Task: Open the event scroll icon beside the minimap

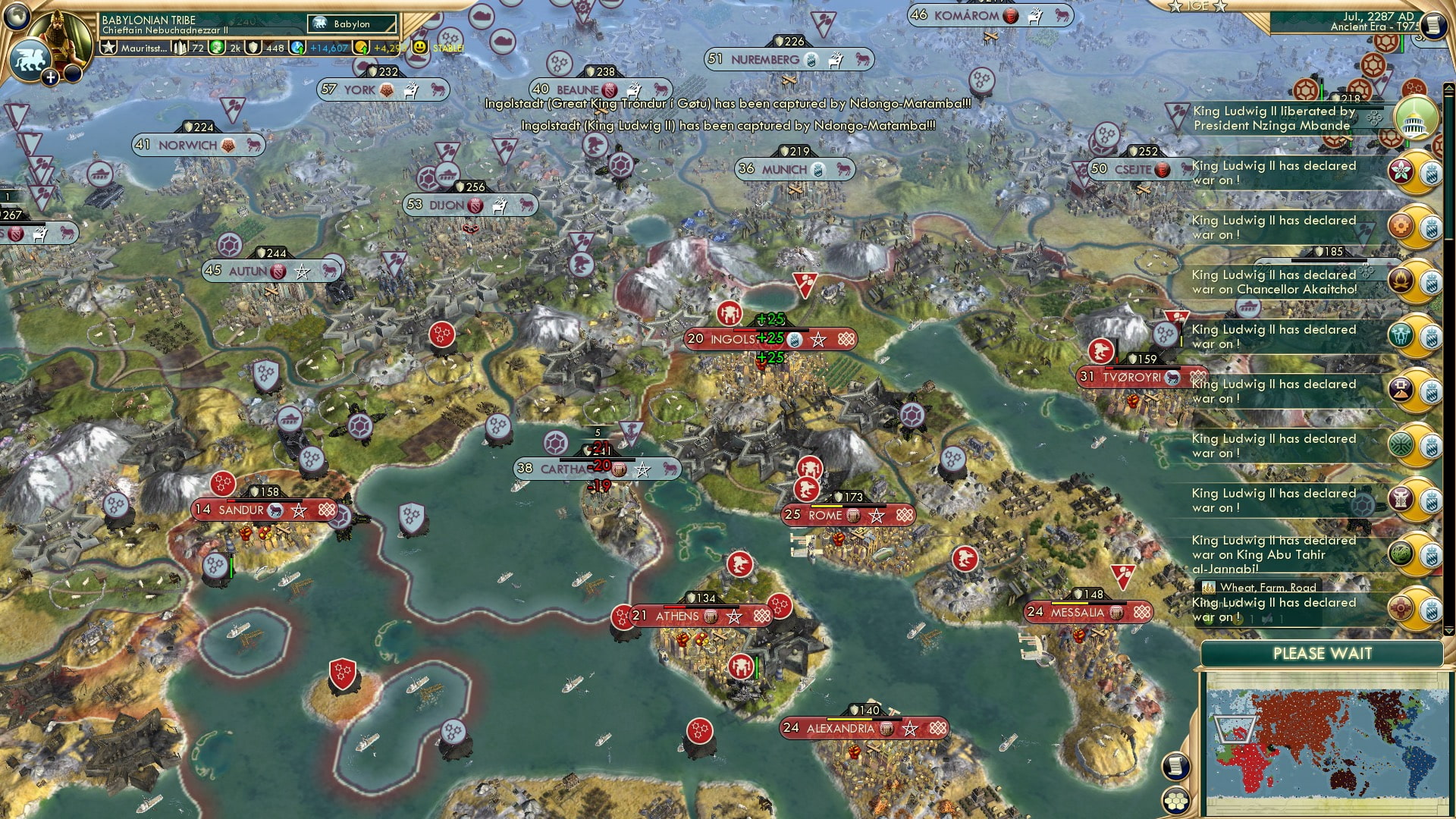Action: click(1175, 767)
